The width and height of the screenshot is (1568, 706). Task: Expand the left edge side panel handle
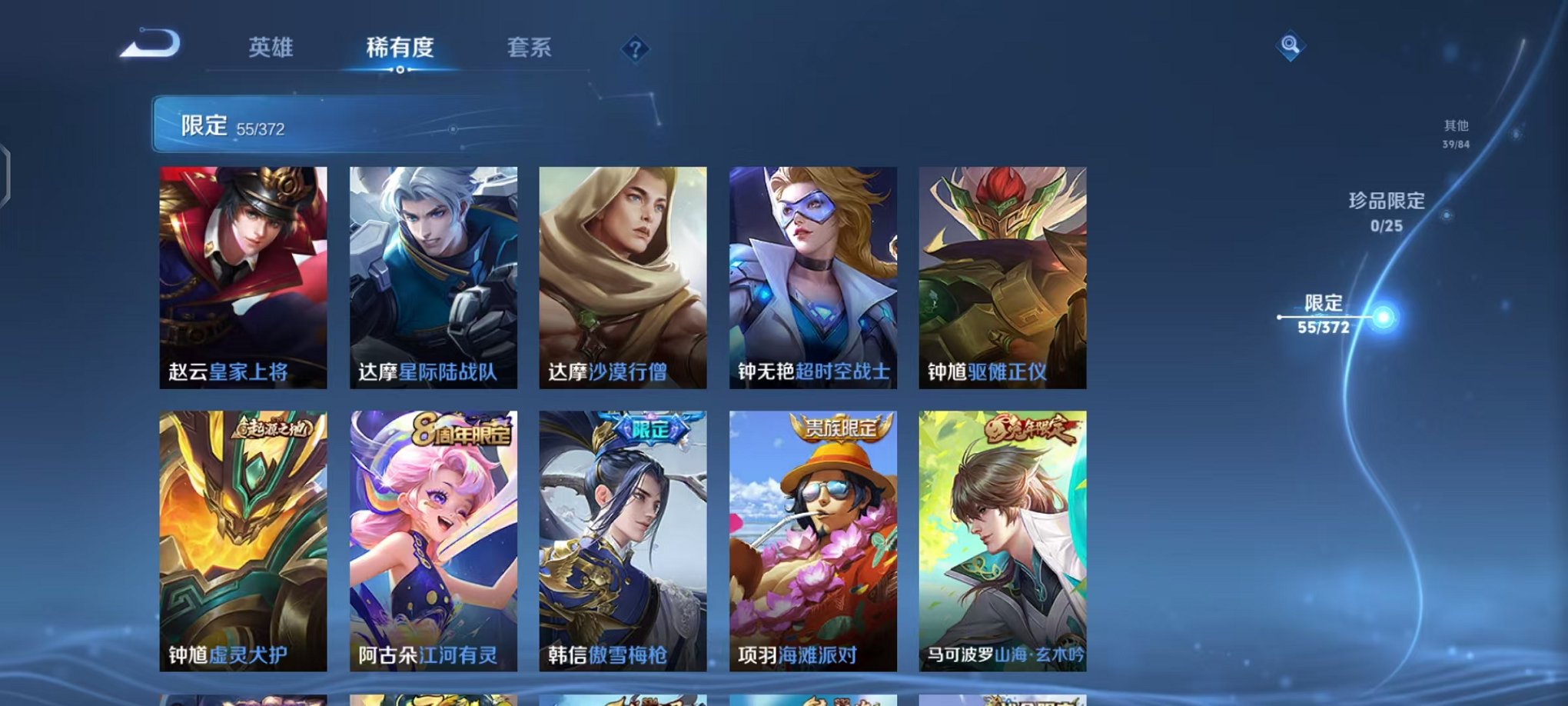pos(6,174)
